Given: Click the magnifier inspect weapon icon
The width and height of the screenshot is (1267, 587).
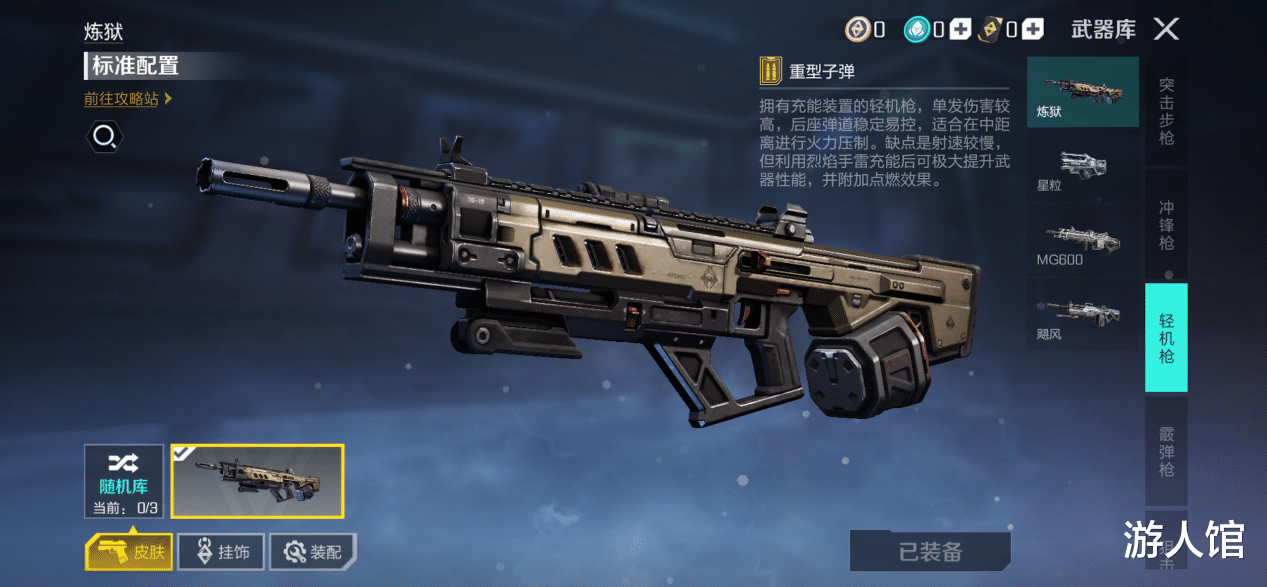Looking at the screenshot, I should [x=105, y=136].
